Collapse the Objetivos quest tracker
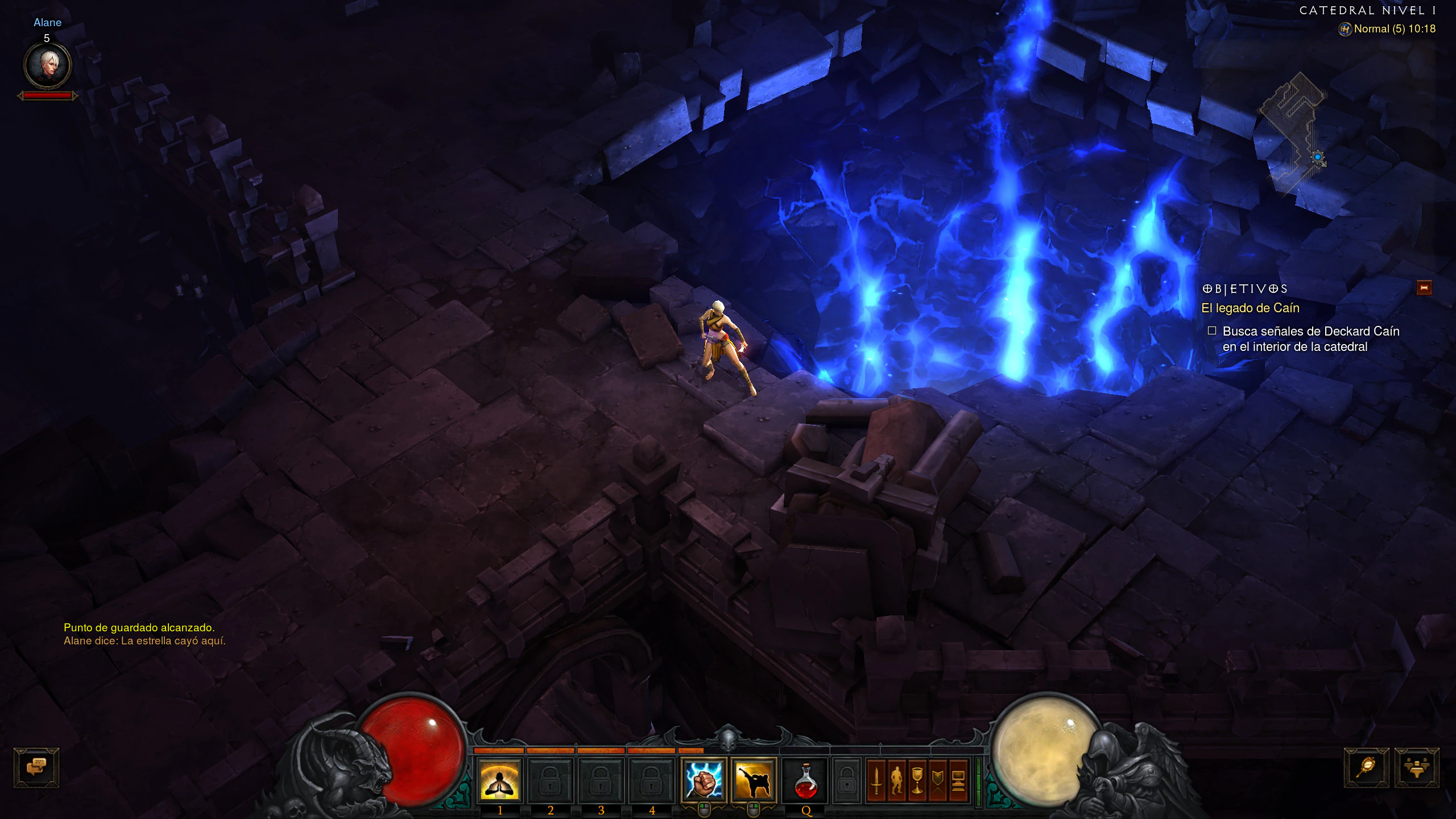The width and height of the screenshot is (1456, 819). [x=1424, y=288]
